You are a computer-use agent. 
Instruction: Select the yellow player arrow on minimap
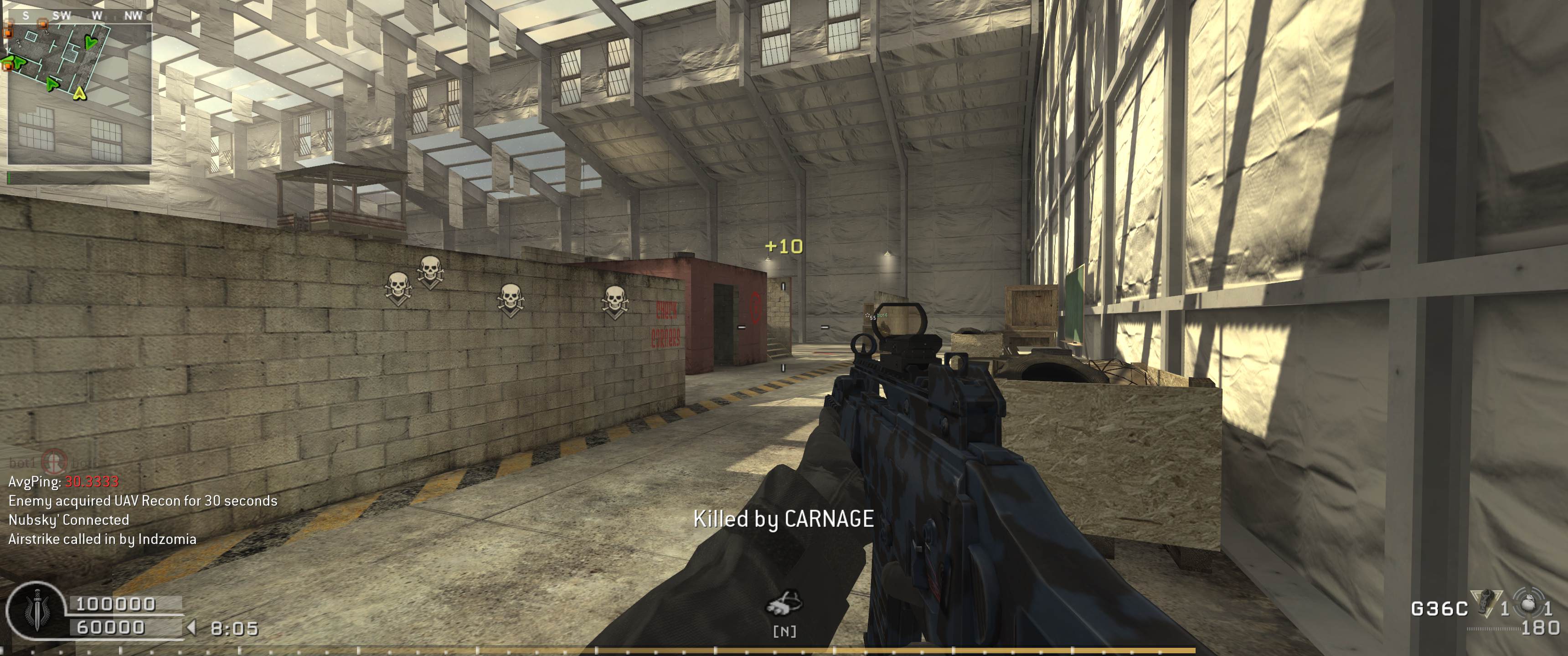tap(79, 94)
